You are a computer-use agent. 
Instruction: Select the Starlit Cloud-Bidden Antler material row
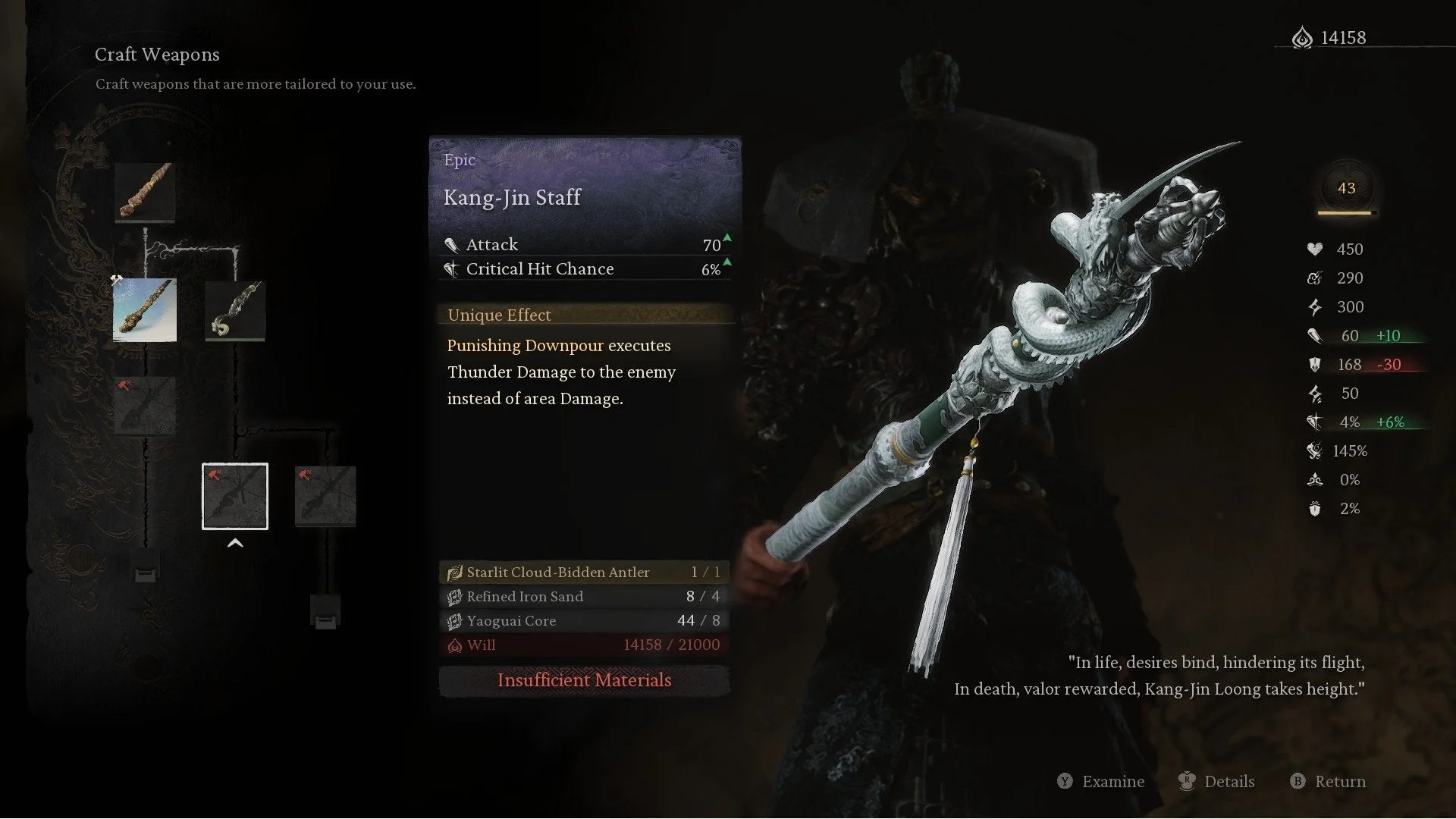[x=584, y=573]
